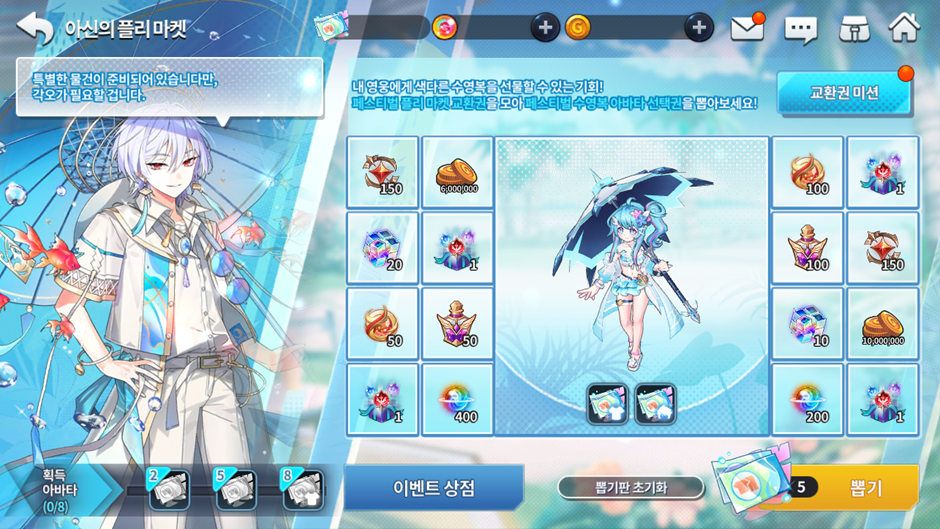Viewport: 940px width, 529px height.
Task: Add gold with the plus button
Action: point(698,28)
